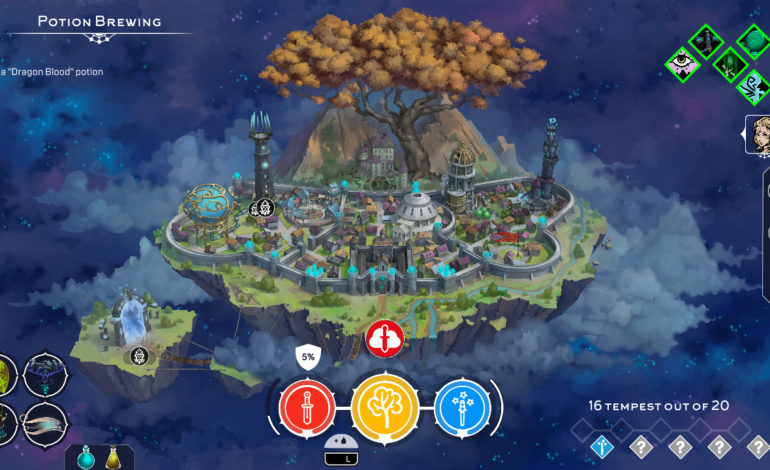Viewport: 770px width, 470px height.
Task: Pick the green orb diamond at the top corner
Action: click(755, 40)
